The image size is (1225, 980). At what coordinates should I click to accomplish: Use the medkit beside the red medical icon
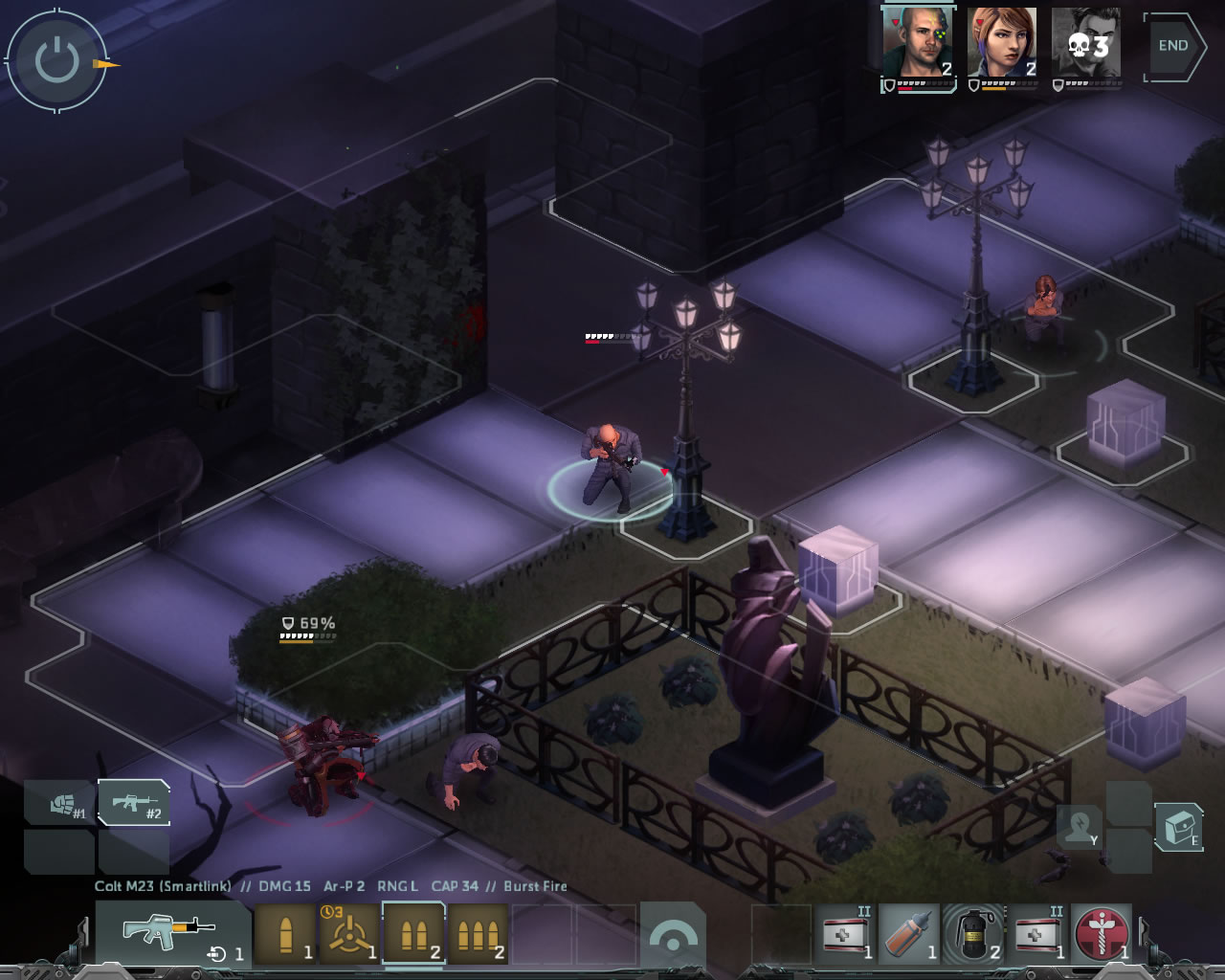pos(1038,934)
